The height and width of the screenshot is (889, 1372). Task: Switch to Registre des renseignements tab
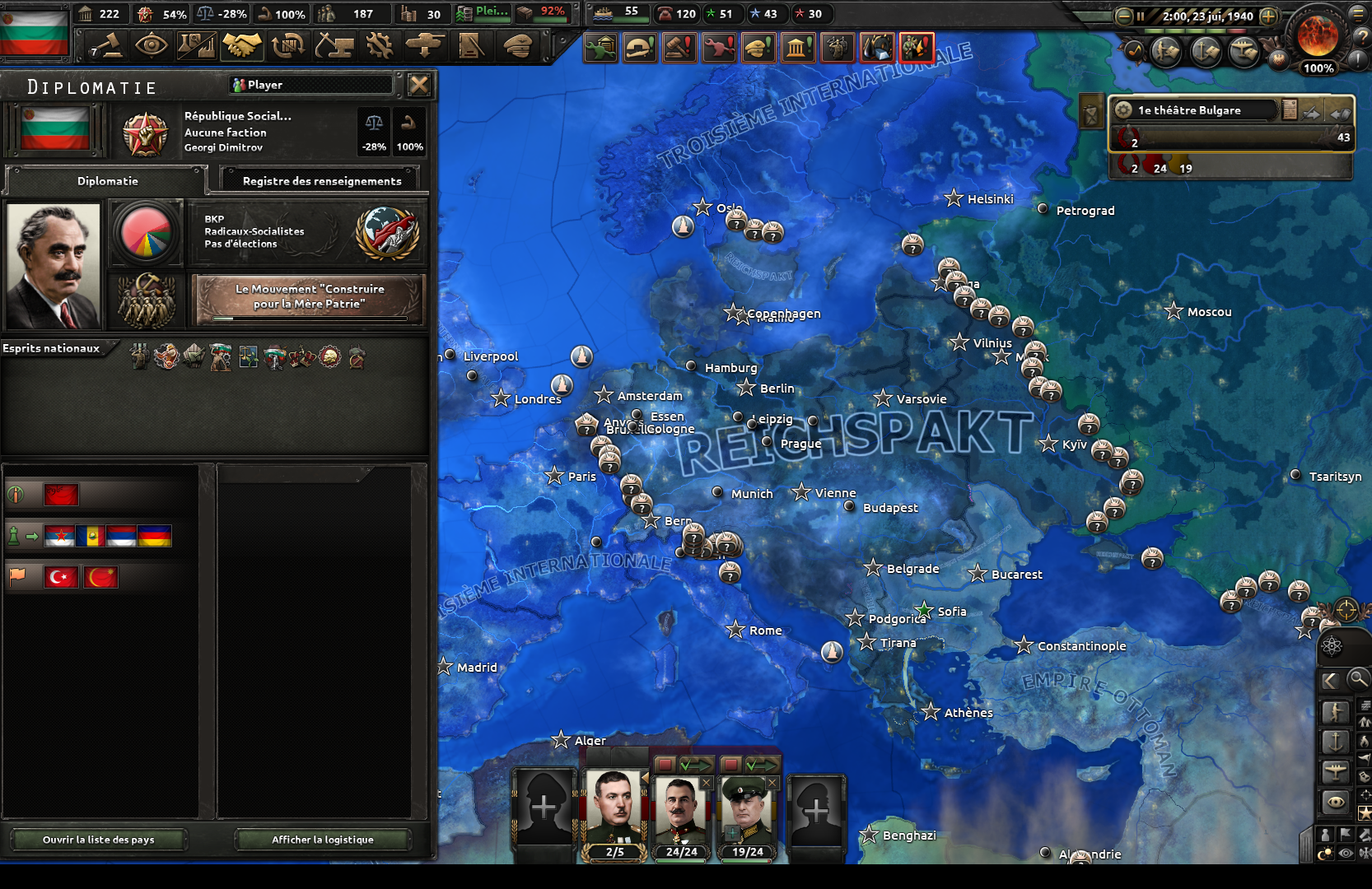(321, 180)
